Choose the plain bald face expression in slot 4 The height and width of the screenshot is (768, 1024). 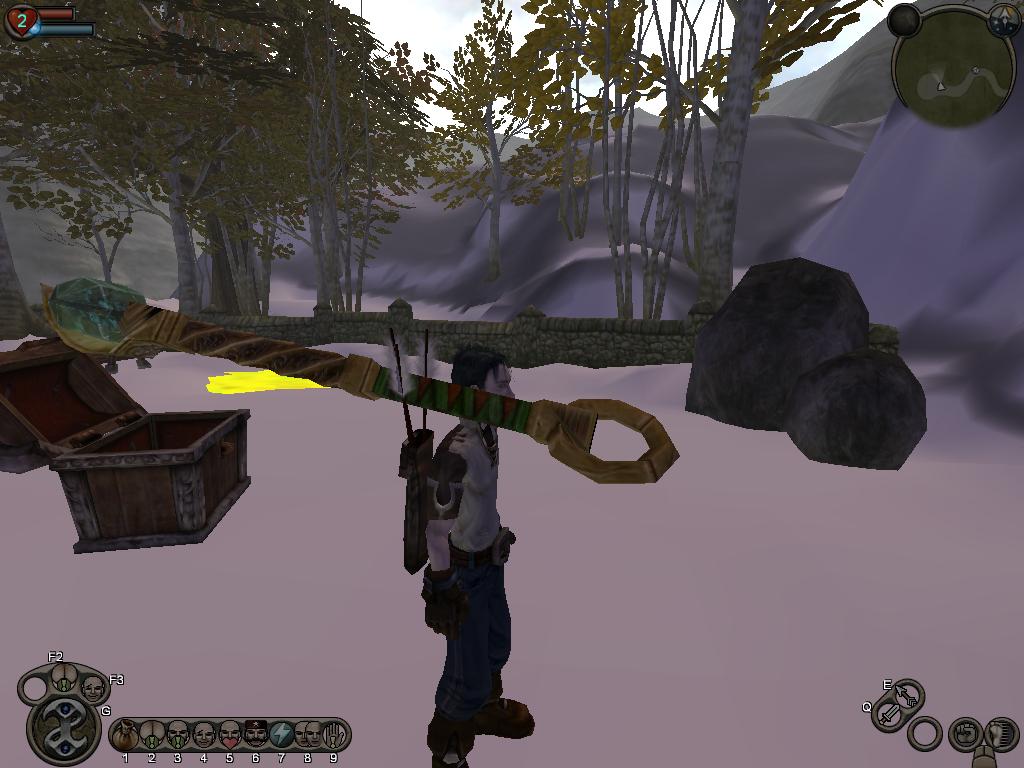click(x=203, y=736)
